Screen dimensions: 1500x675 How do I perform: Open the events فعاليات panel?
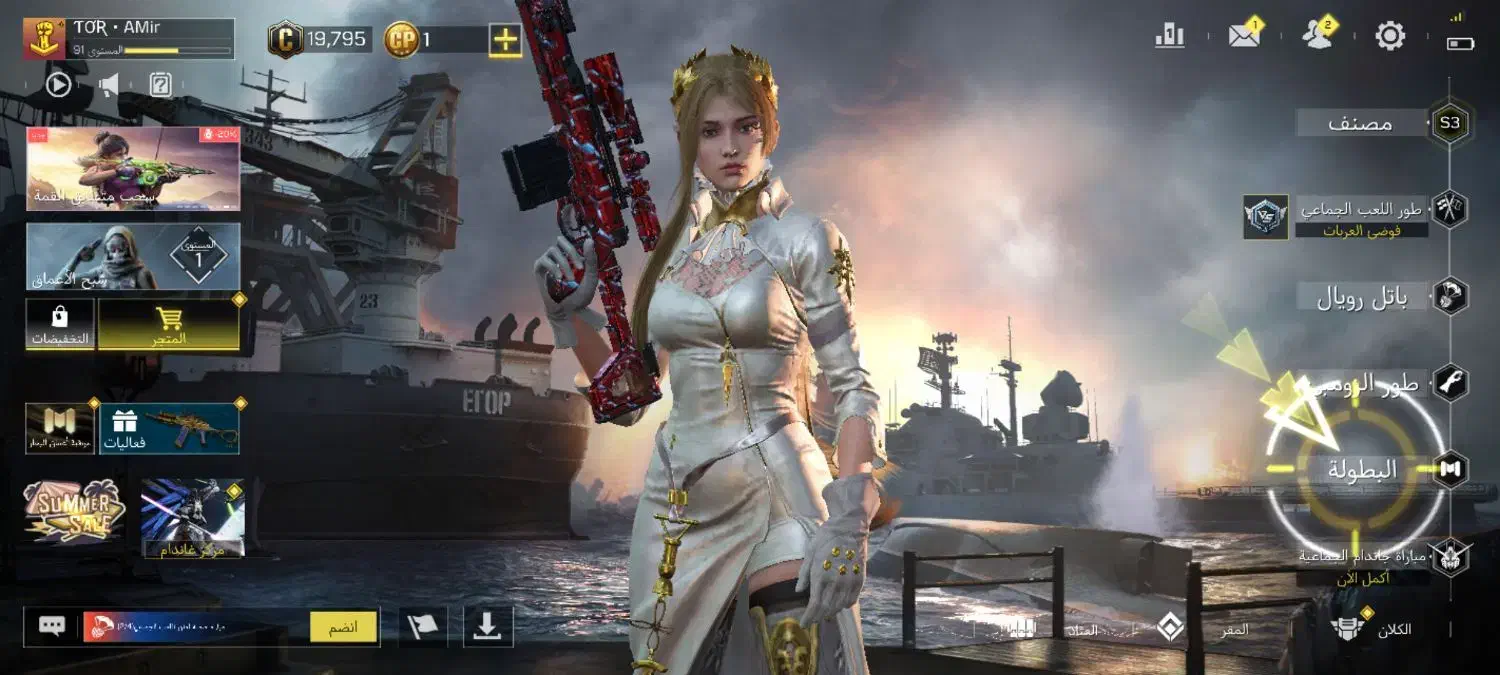[169, 428]
